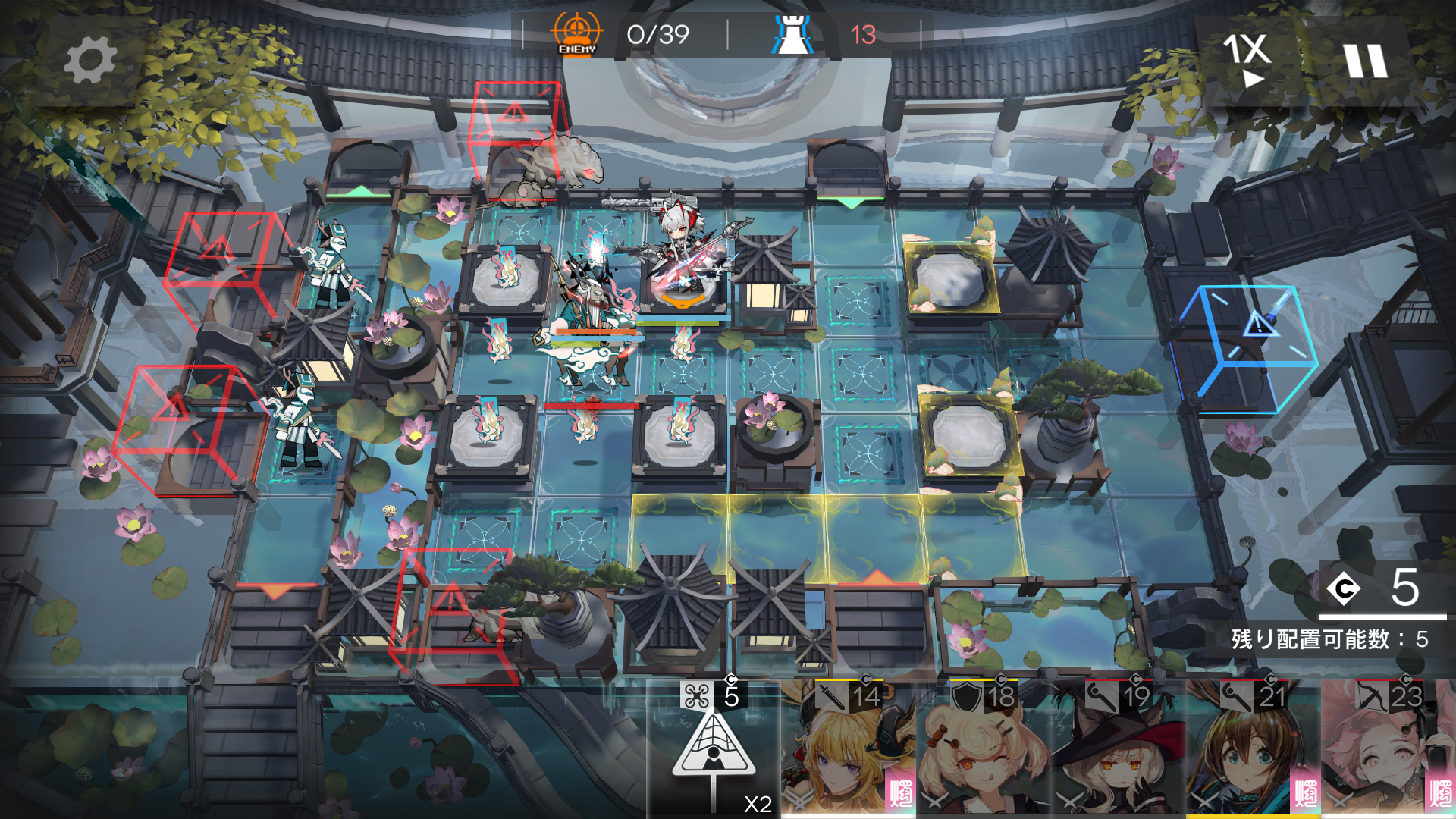
Task: Open the settings gear menu
Action: (x=90, y=61)
